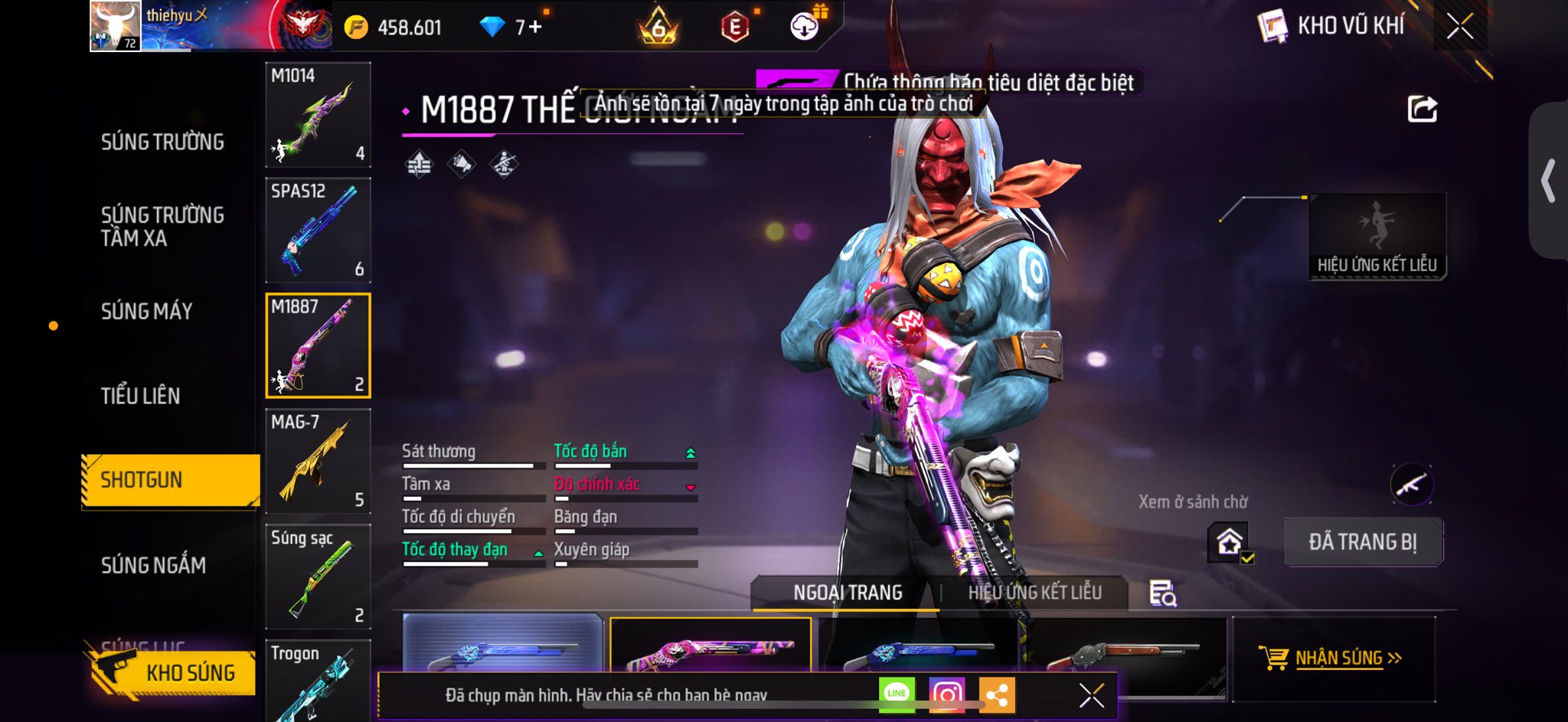Image resolution: width=1568 pixels, height=722 pixels.
Task: Select the SPAS12 shotgun tile
Action: click(x=318, y=230)
